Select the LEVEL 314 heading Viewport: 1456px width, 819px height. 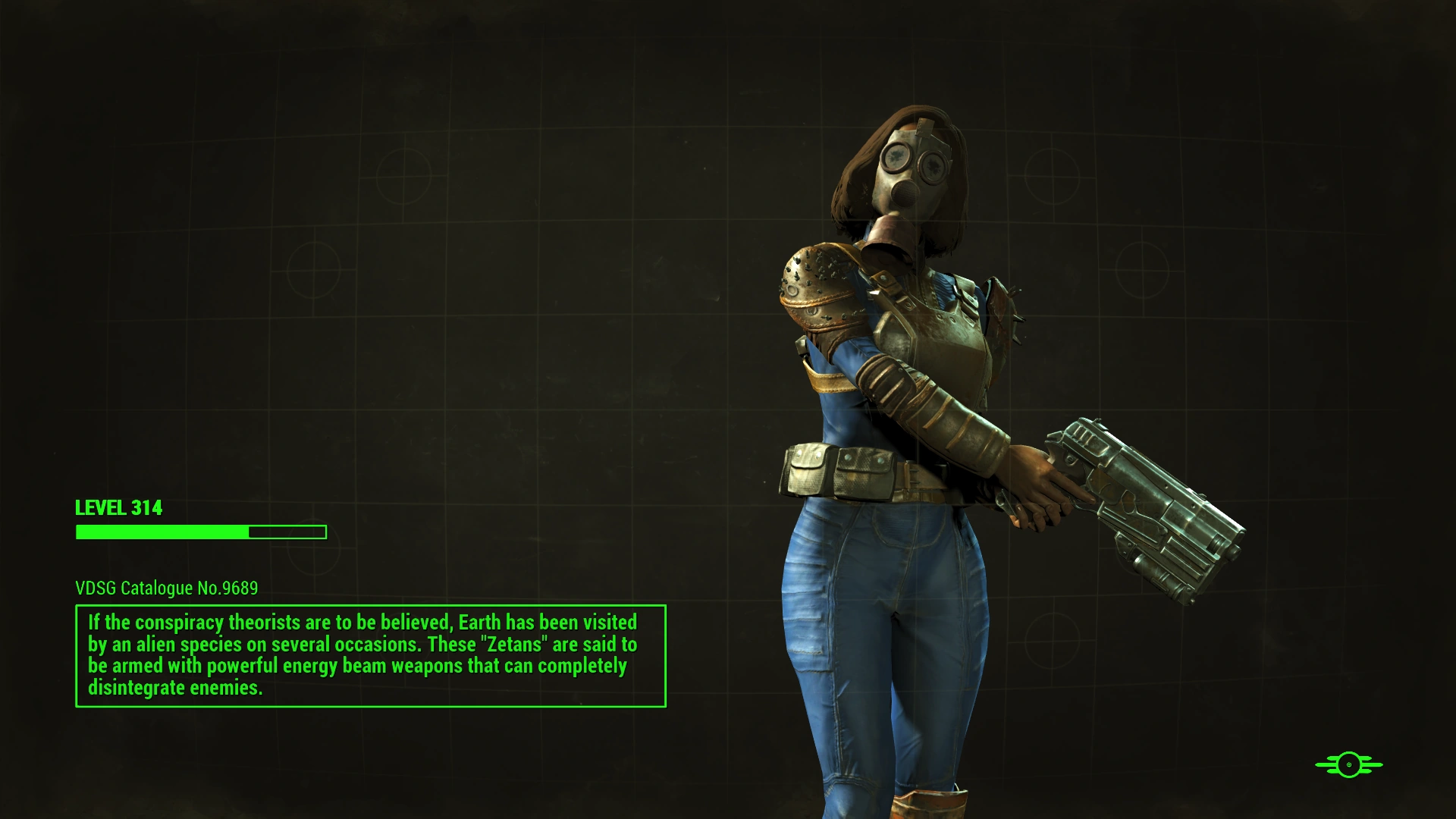pyautogui.click(x=118, y=509)
